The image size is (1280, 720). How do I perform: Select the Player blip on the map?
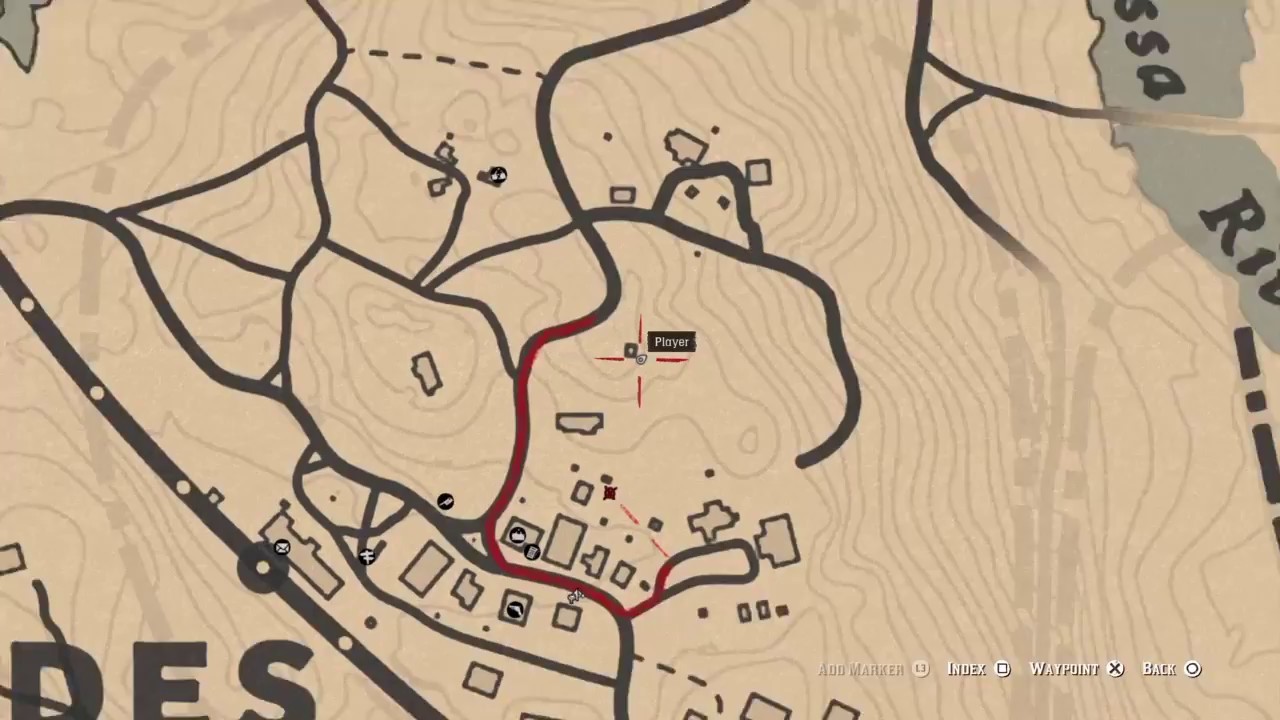[x=631, y=351]
